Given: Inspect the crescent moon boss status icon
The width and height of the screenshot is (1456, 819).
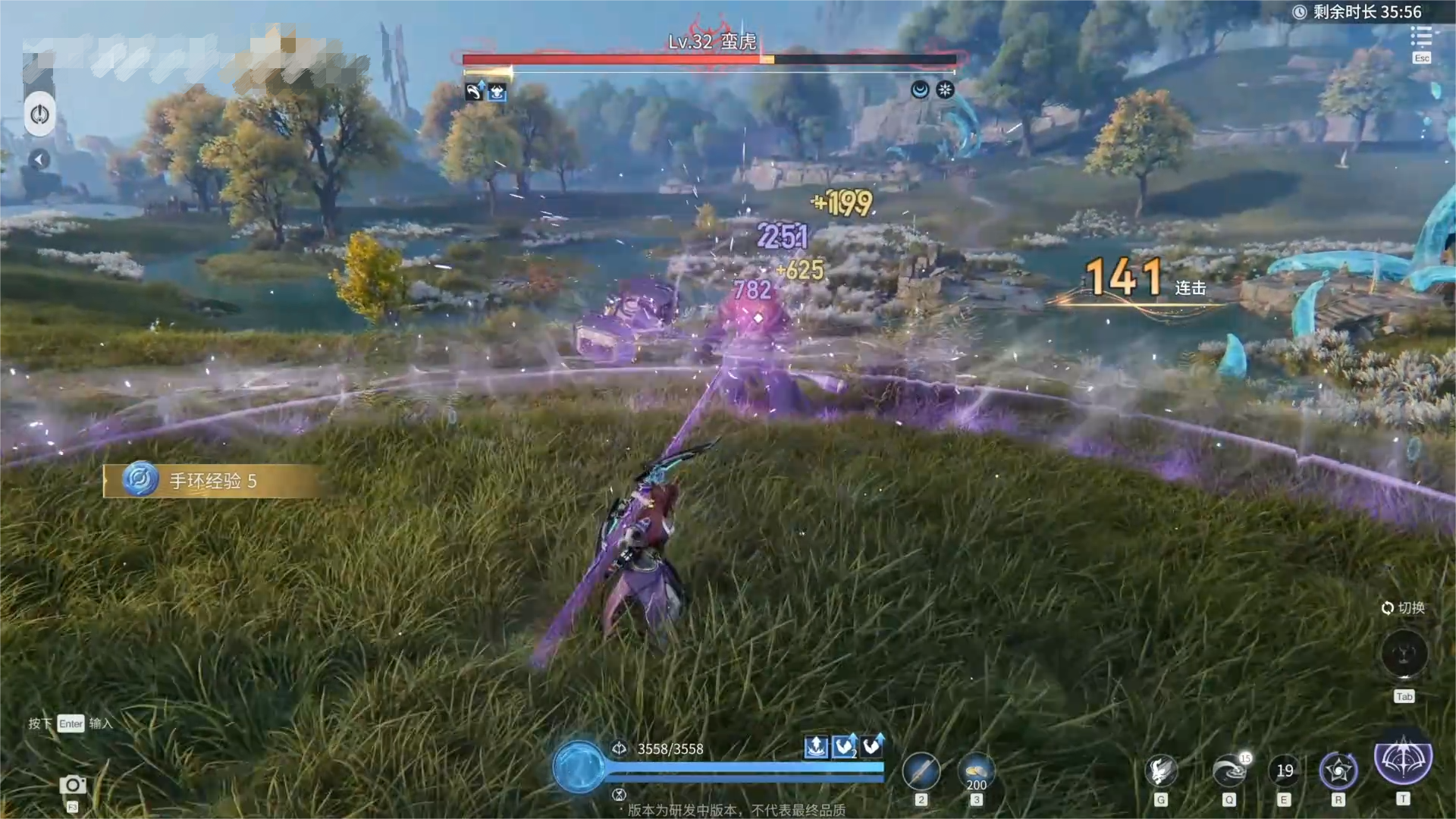Looking at the screenshot, I should (x=920, y=90).
